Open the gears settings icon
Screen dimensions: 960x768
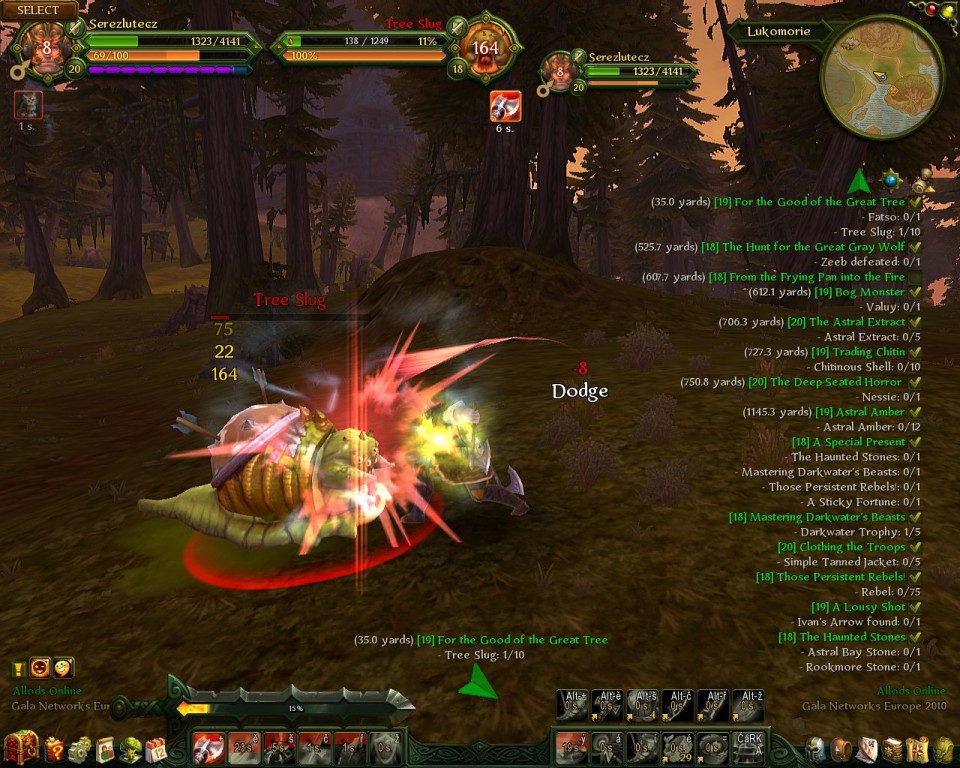(x=80, y=749)
